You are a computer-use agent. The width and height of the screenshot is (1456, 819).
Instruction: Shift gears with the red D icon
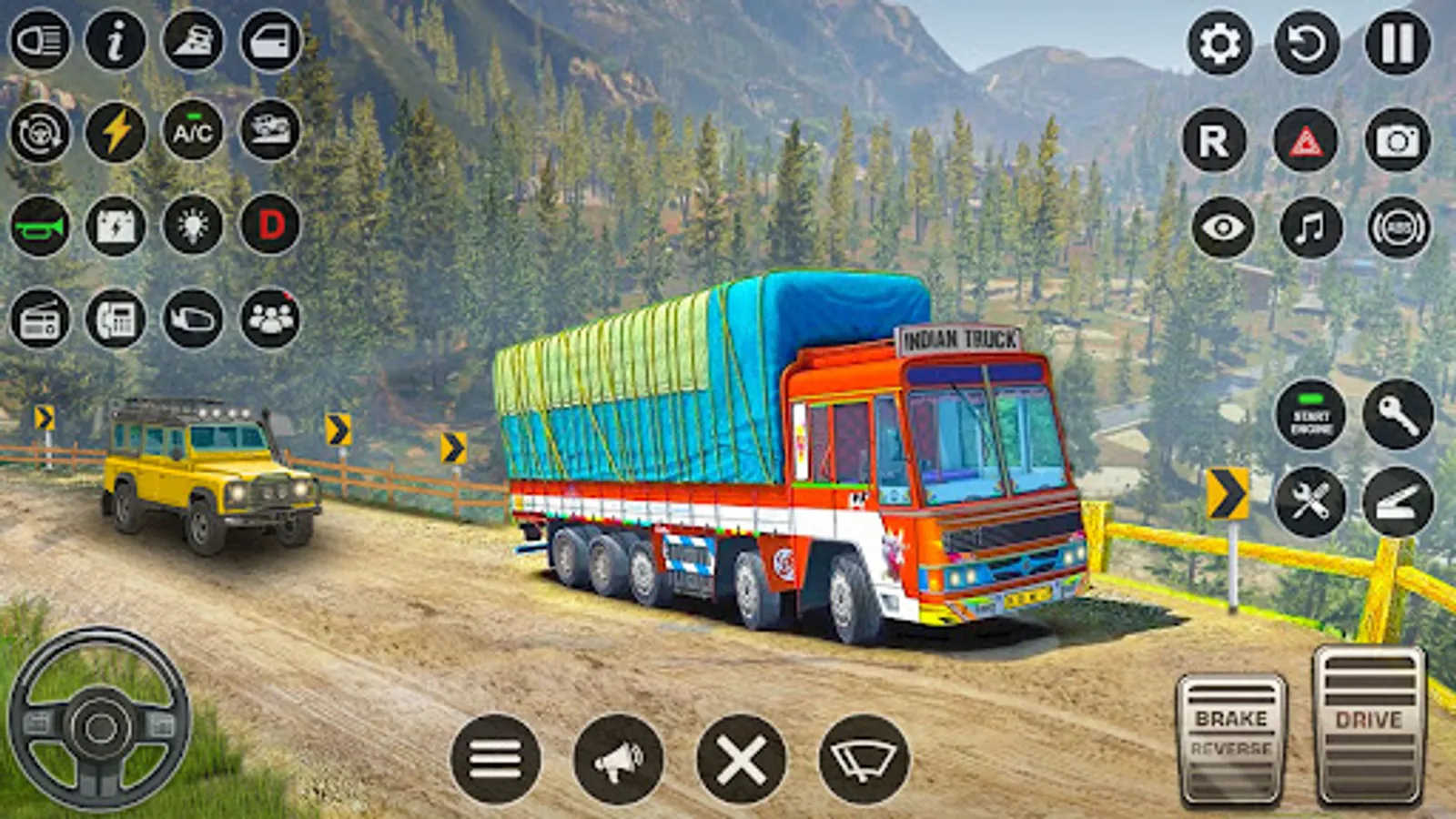pos(268,227)
